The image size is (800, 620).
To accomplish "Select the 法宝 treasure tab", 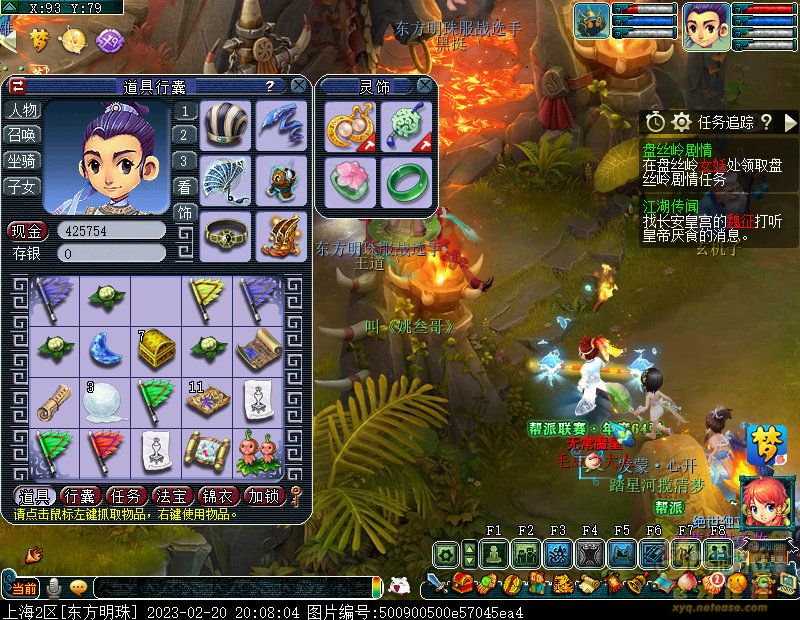I will tap(170, 496).
